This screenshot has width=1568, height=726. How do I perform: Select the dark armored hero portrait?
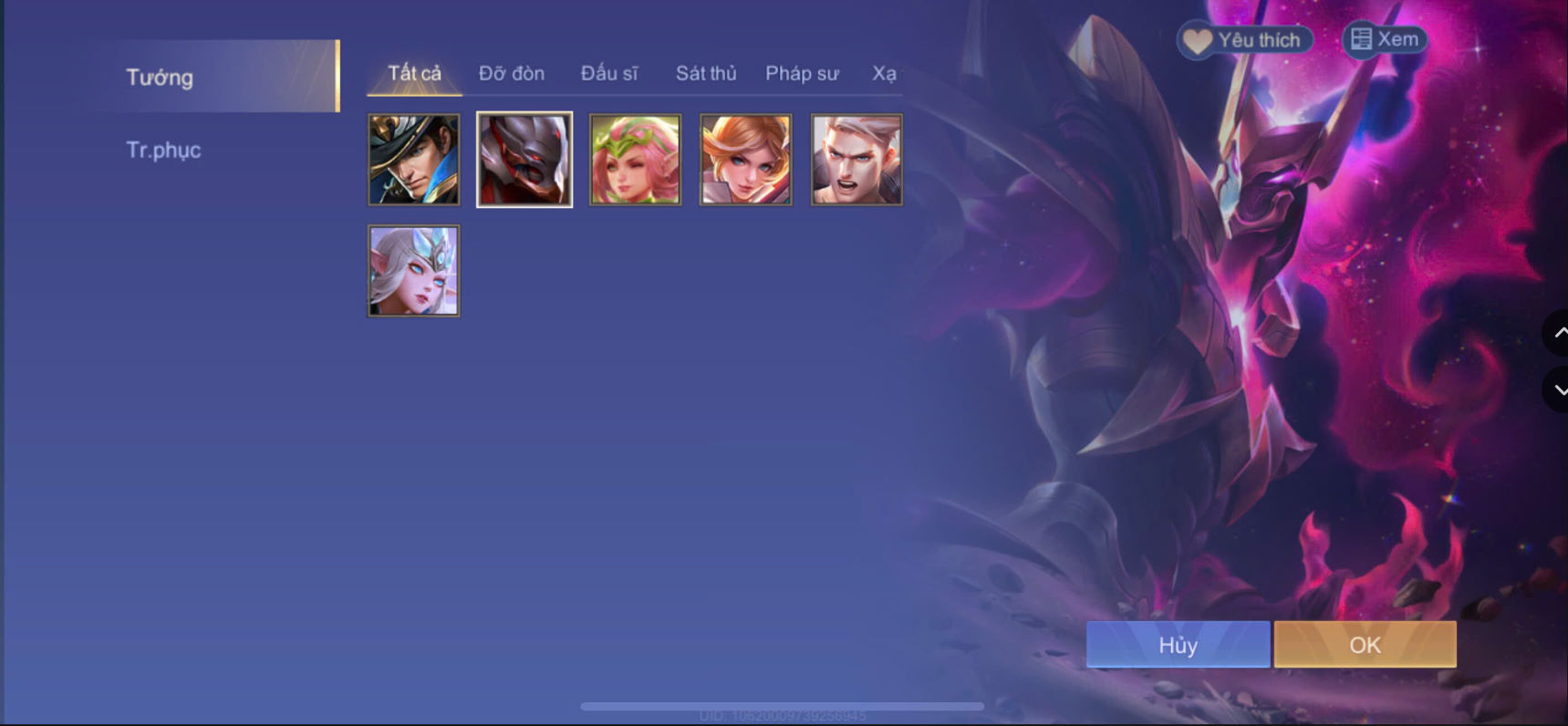(x=524, y=159)
